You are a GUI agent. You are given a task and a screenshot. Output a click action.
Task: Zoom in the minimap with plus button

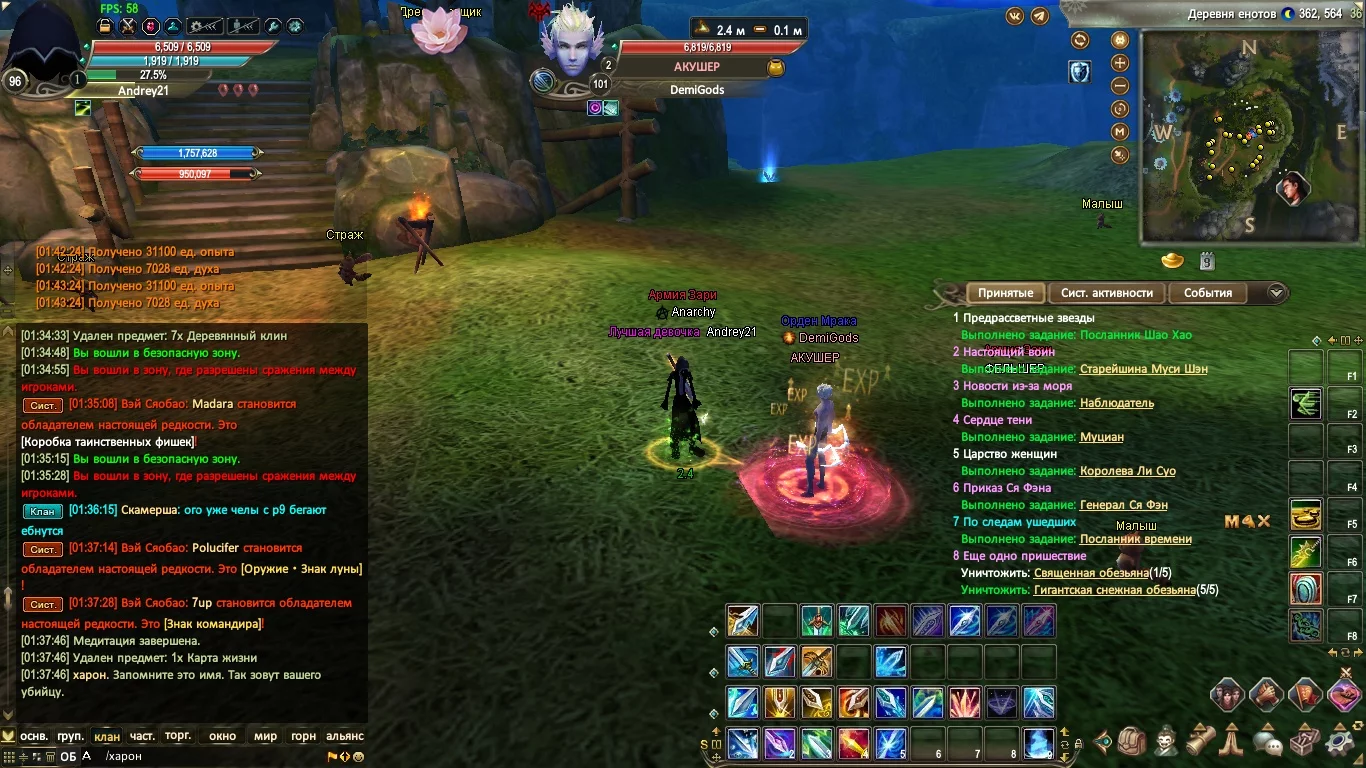(1120, 63)
